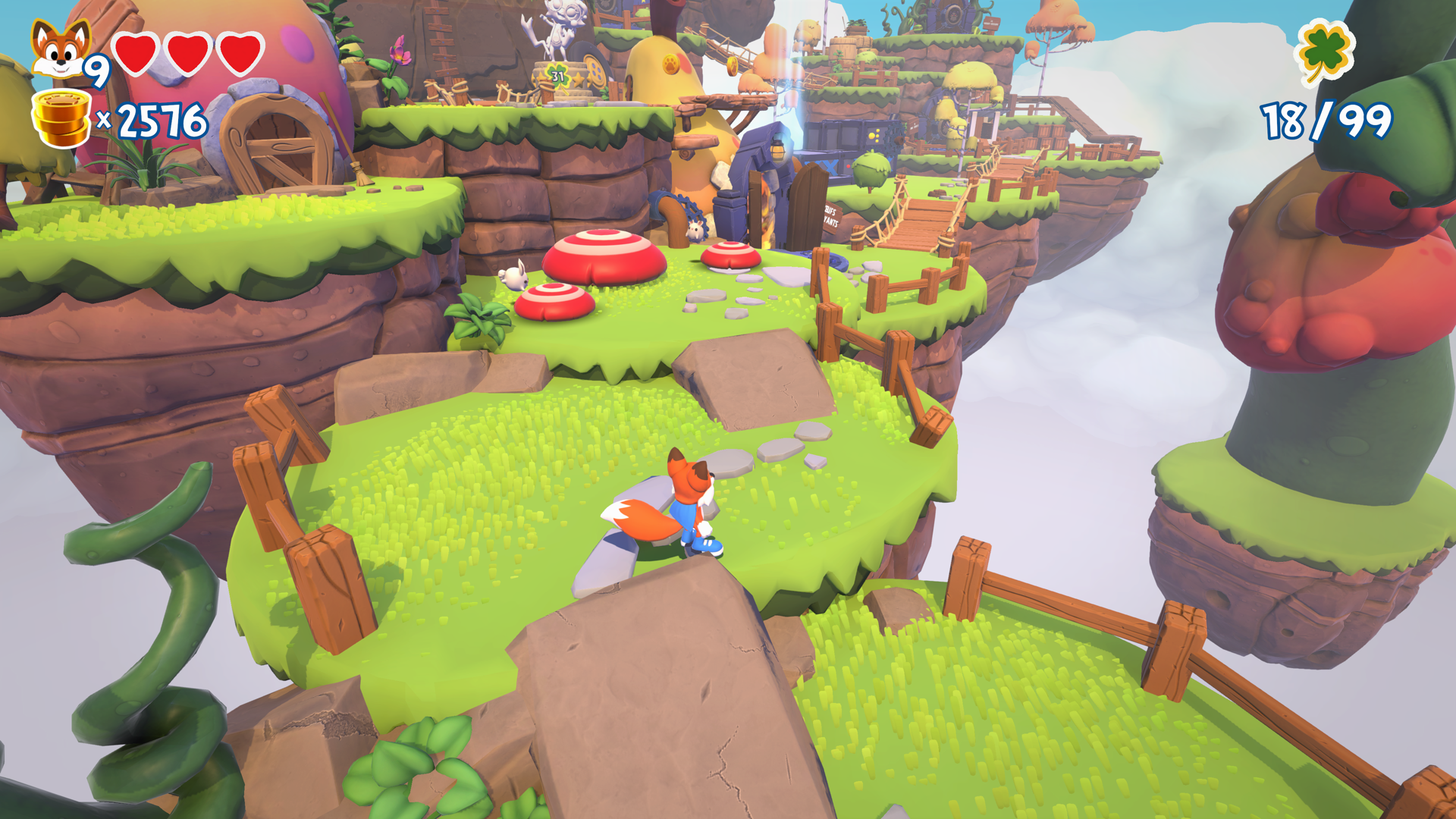The height and width of the screenshot is (819, 1456).
Task: Toggle the rightmost heart in the HUD
Action: 239,52
